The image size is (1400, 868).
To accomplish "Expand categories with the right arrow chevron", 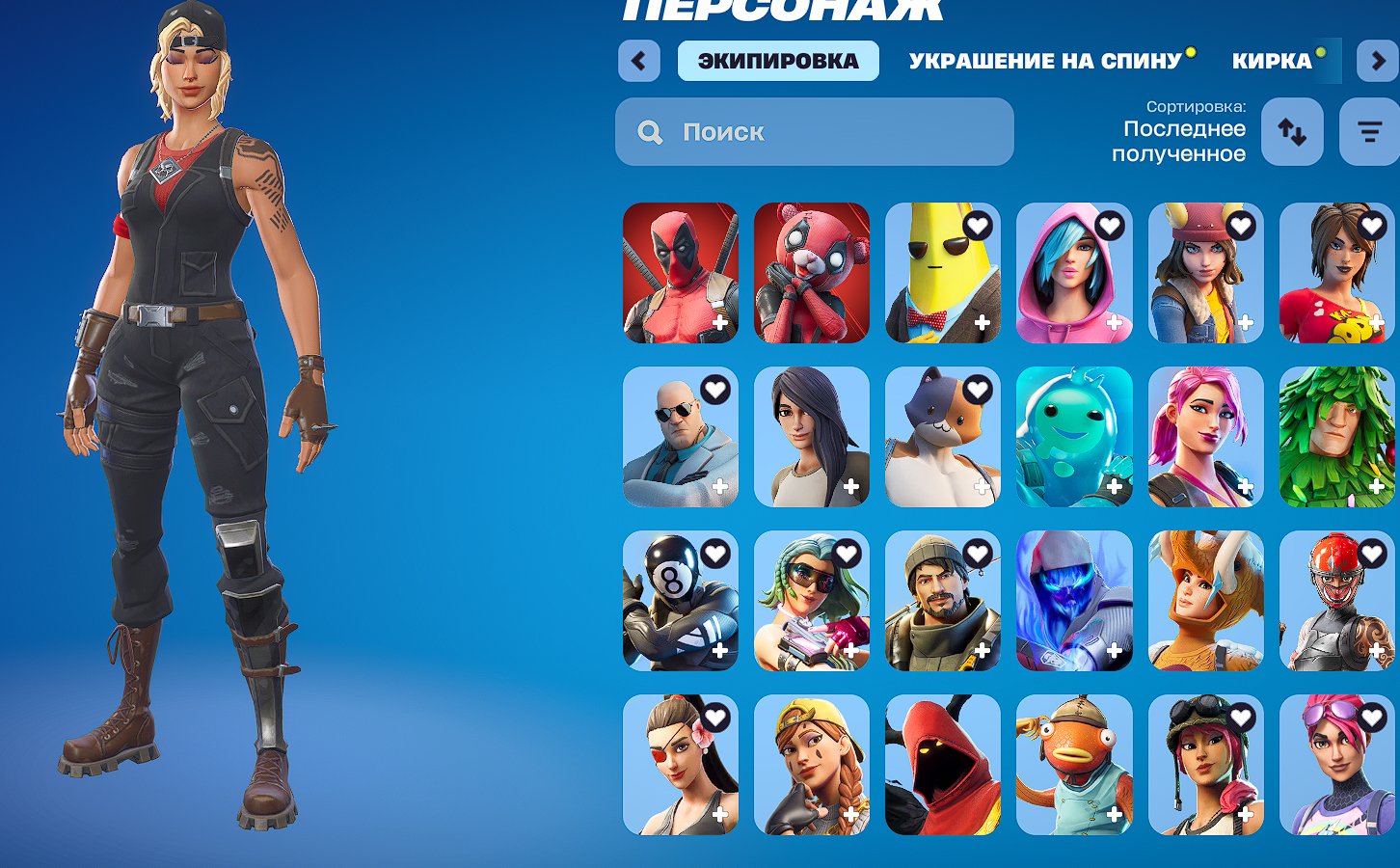I will pos(1377,61).
